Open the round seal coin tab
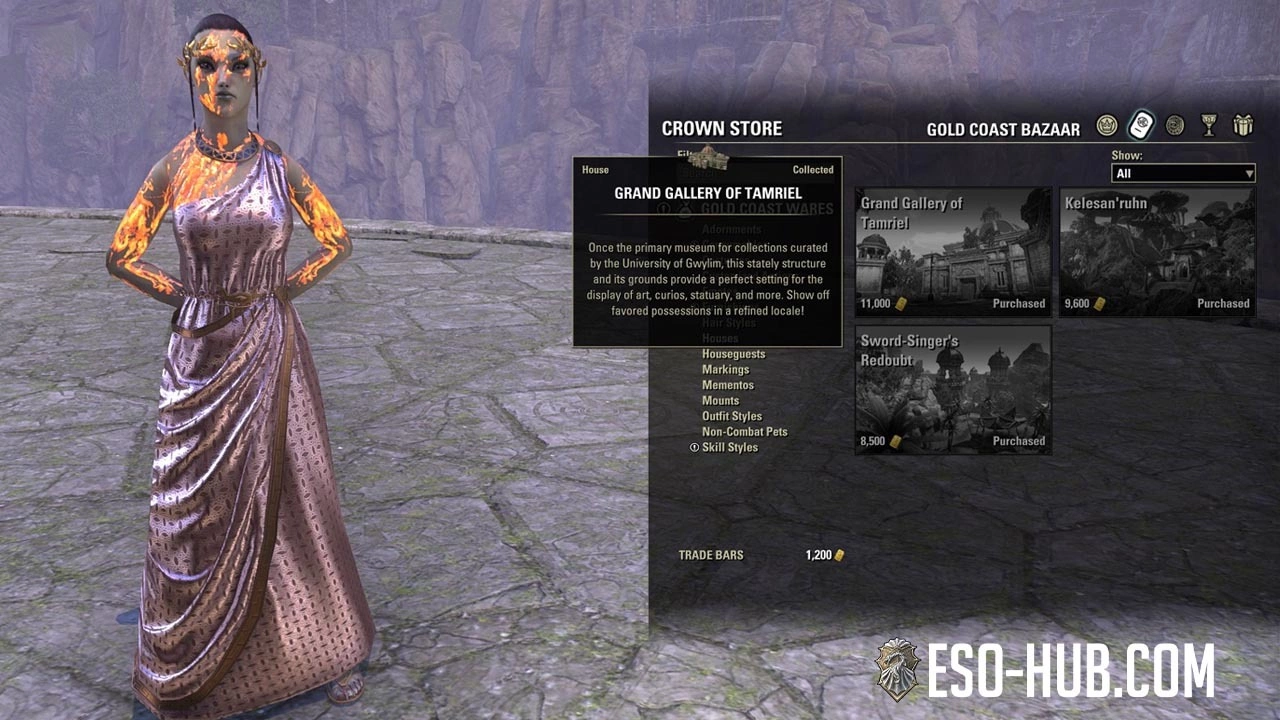The height and width of the screenshot is (720, 1280). (x=1175, y=126)
